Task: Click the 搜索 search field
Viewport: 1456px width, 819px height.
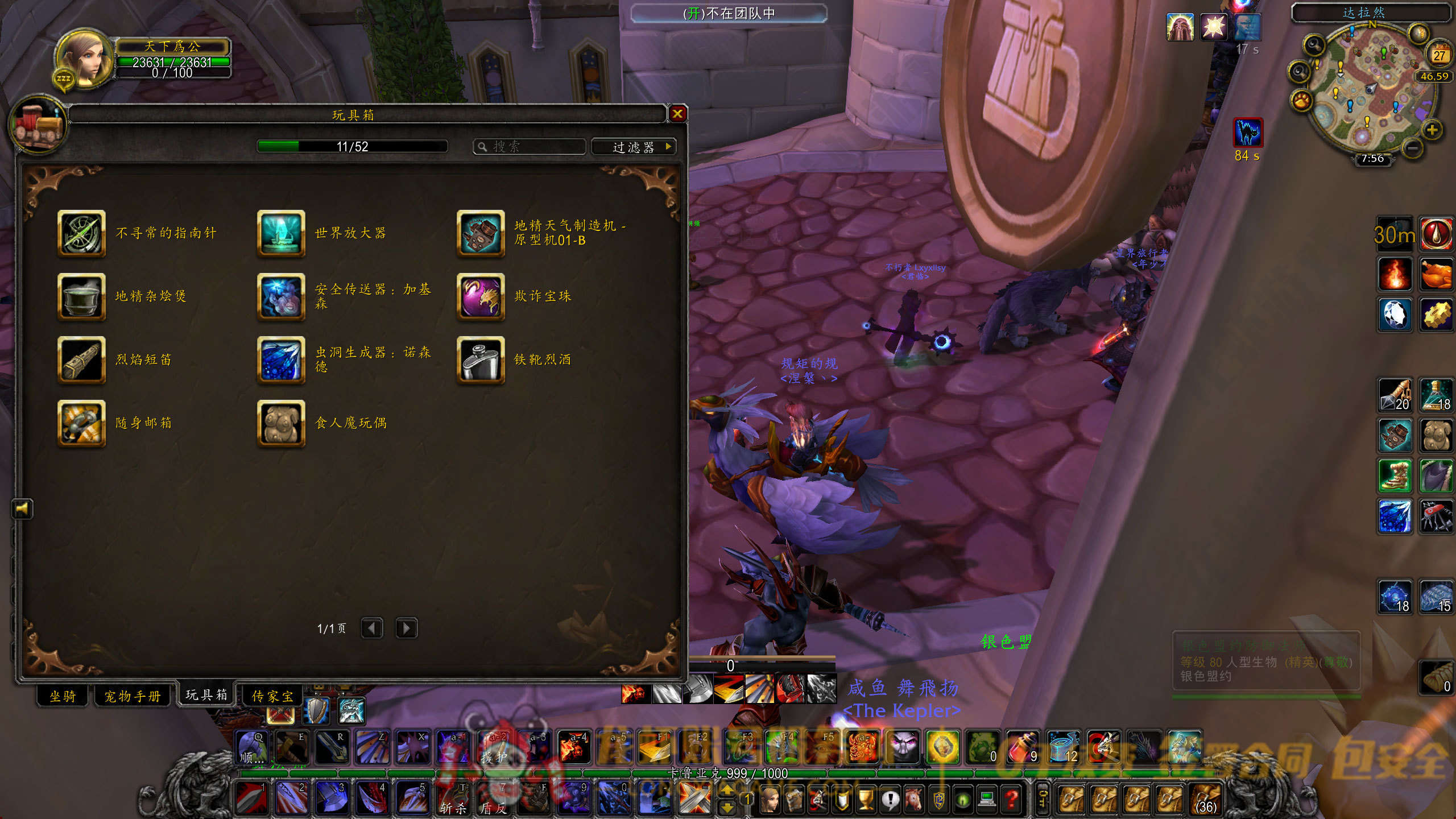Action: 535,147
